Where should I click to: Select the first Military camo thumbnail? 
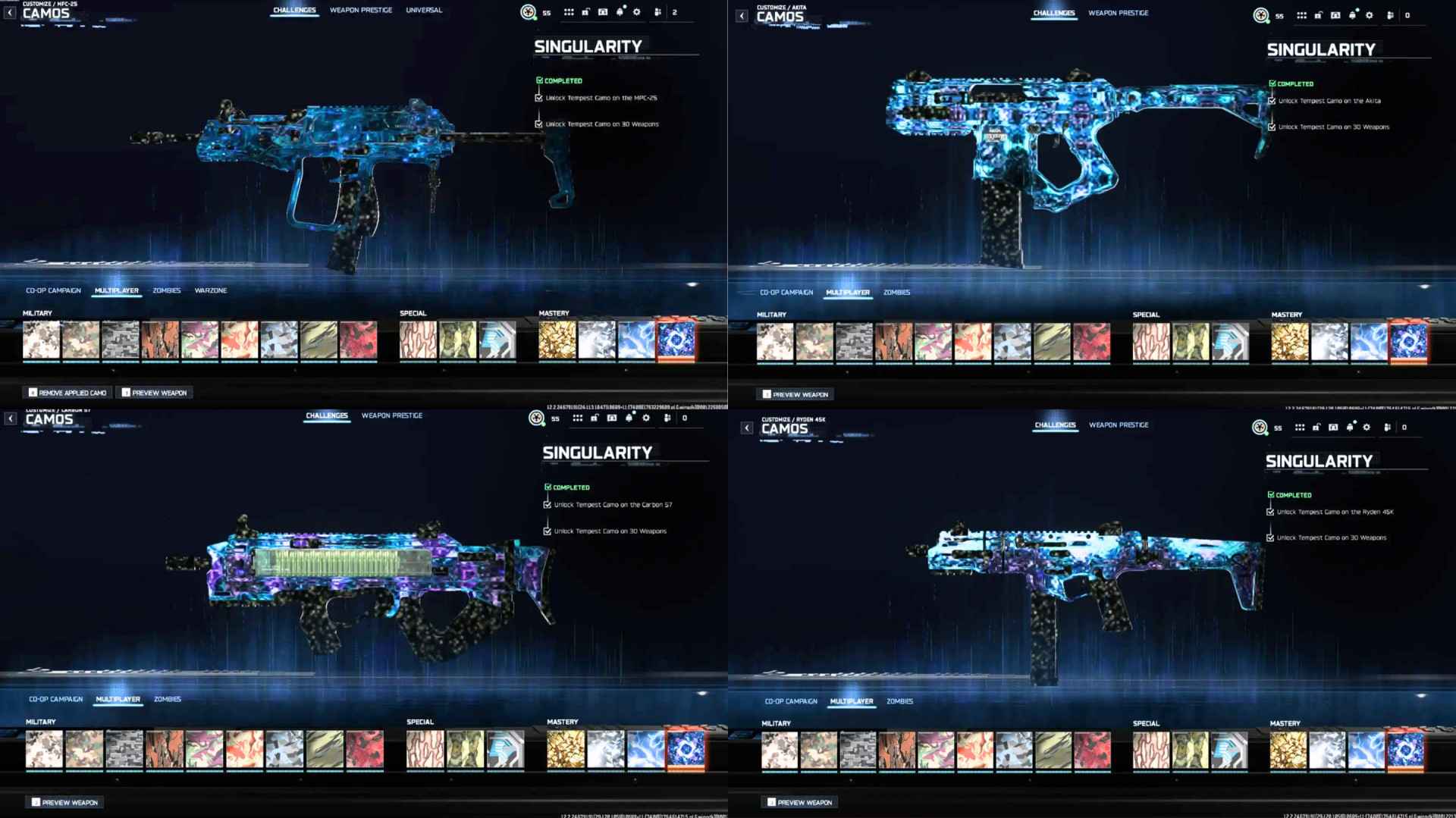tap(41, 340)
